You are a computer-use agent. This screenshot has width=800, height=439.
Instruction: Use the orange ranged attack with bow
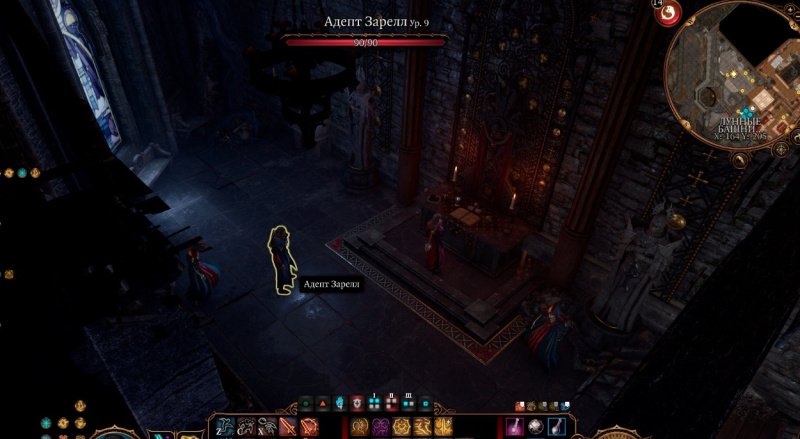(308, 427)
